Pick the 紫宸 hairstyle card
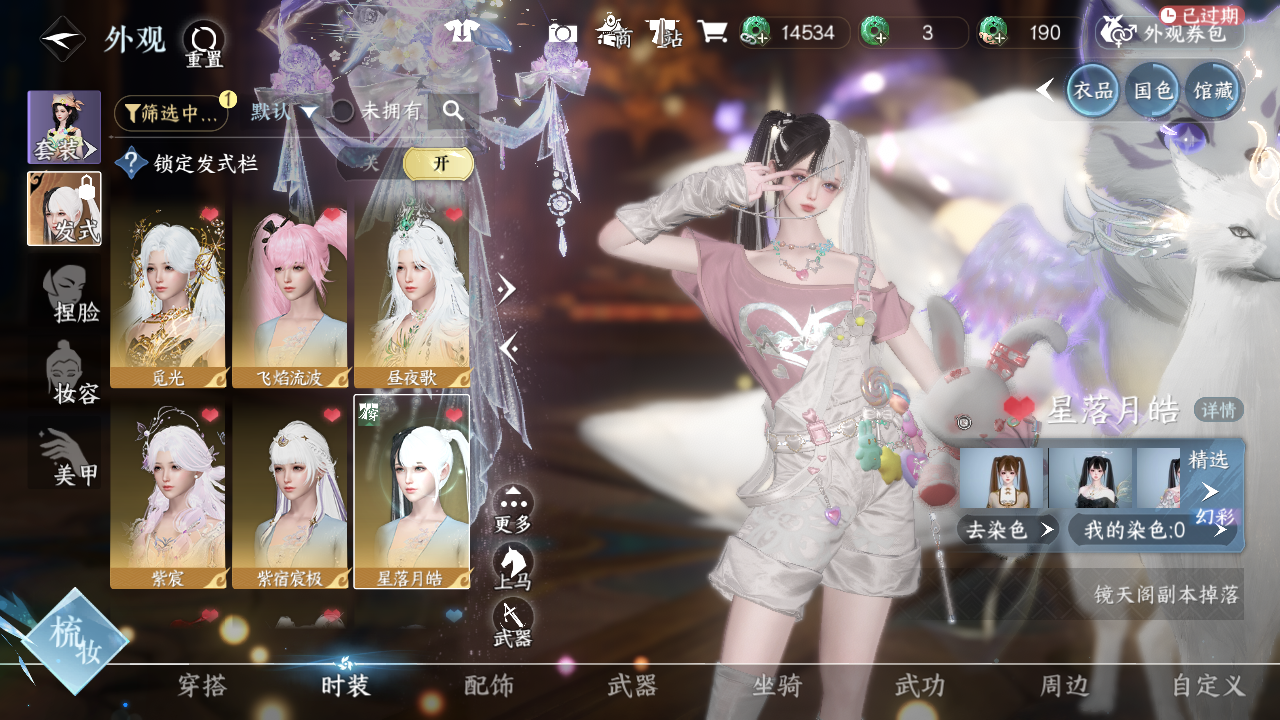The image size is (1280, 720). click(168, 494)
